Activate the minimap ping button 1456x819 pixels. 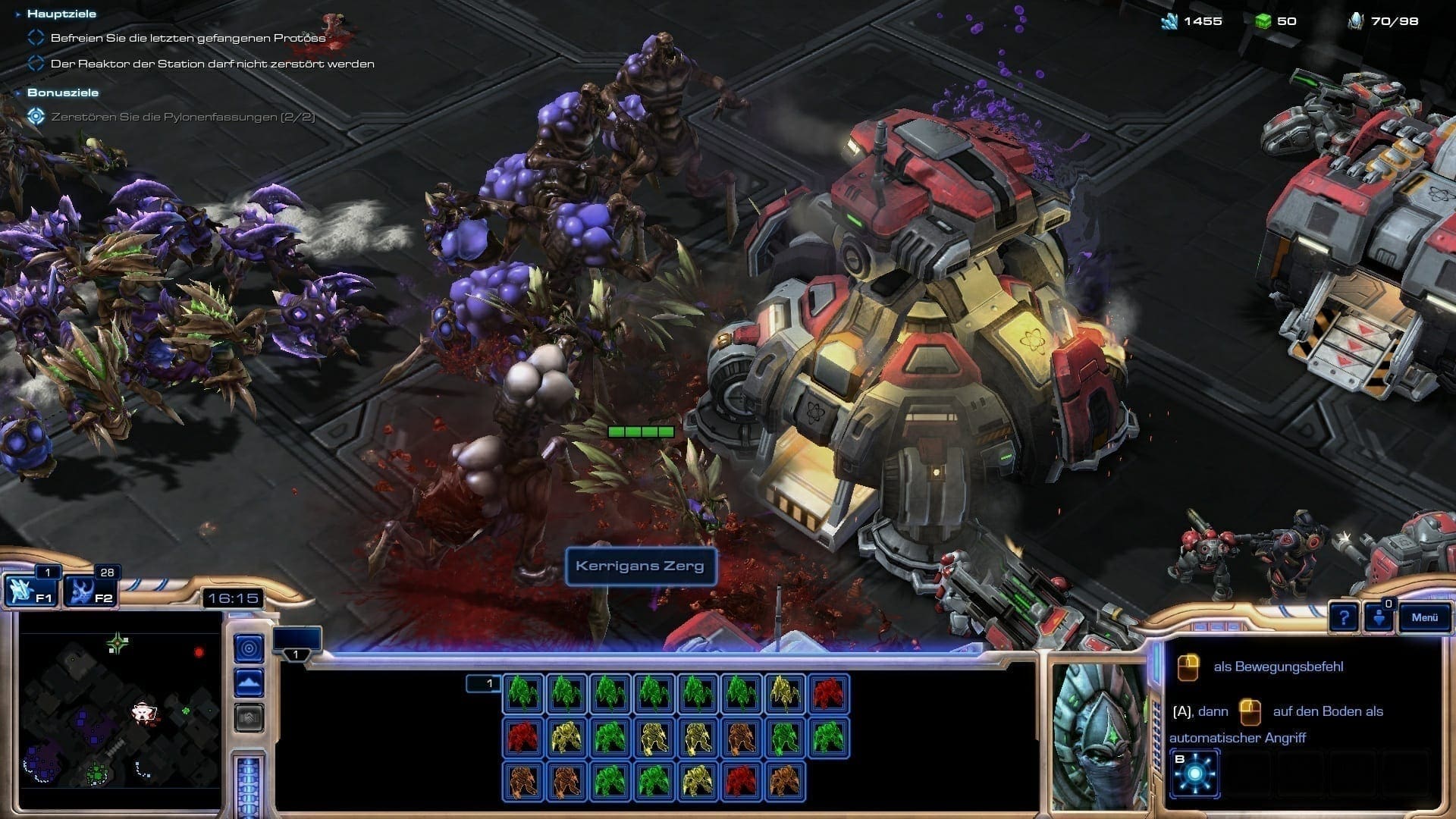[x=249, y=648]
